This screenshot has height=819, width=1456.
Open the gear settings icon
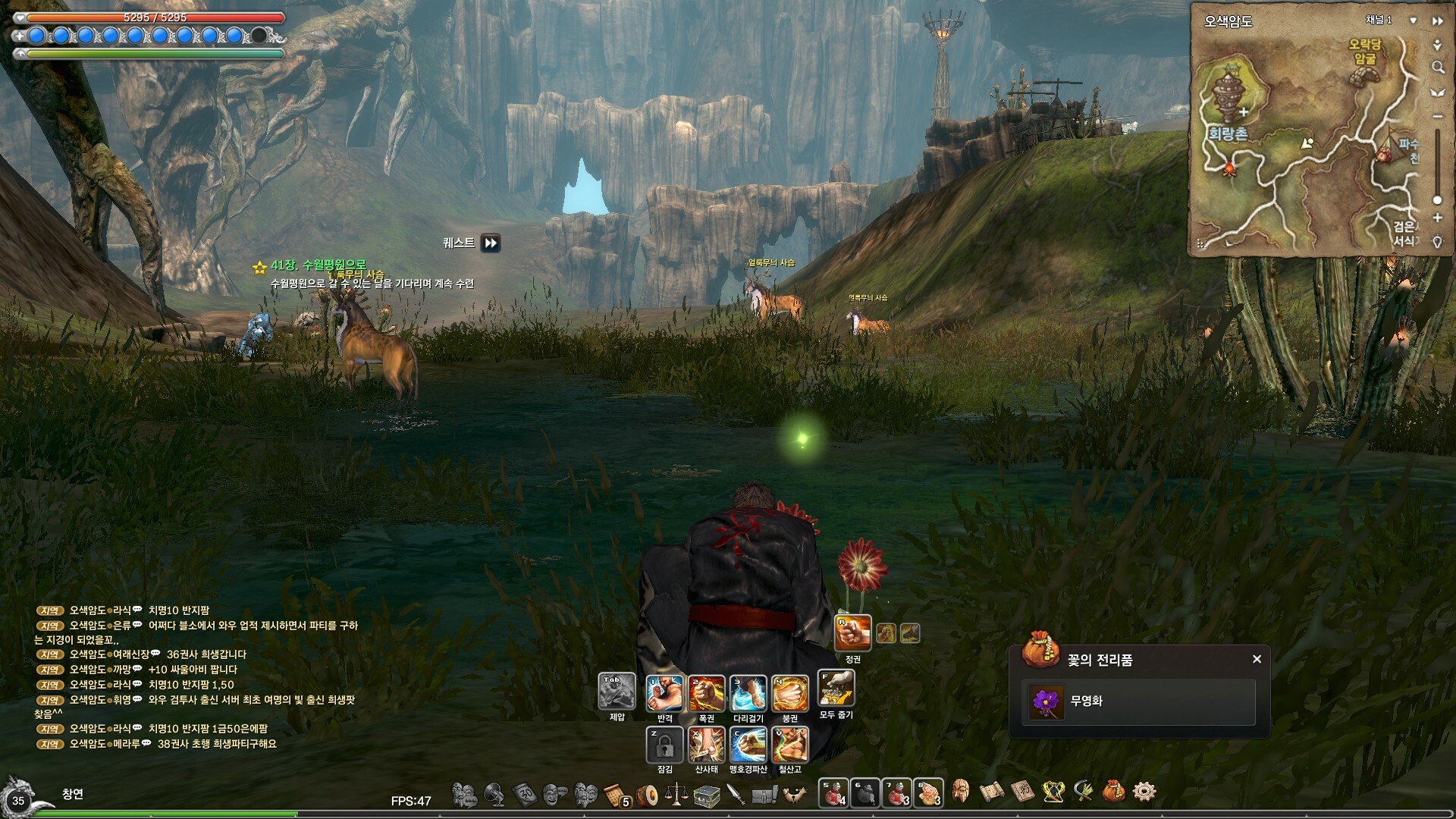[1144, 792]
